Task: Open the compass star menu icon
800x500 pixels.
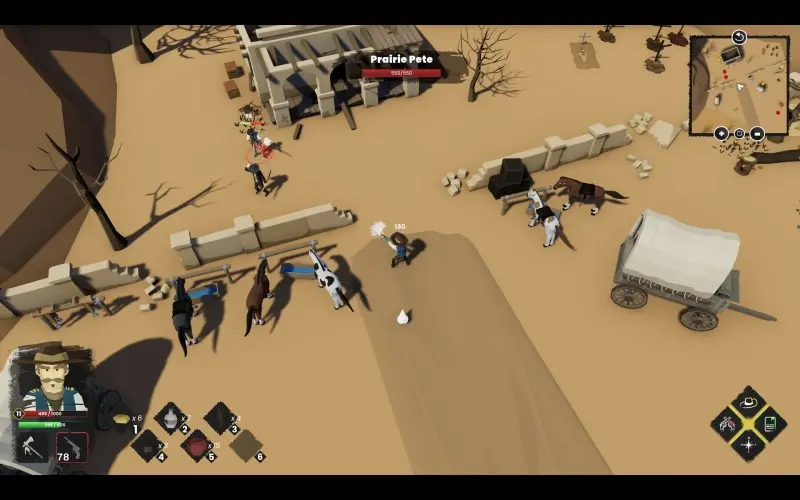Action: 747,444
